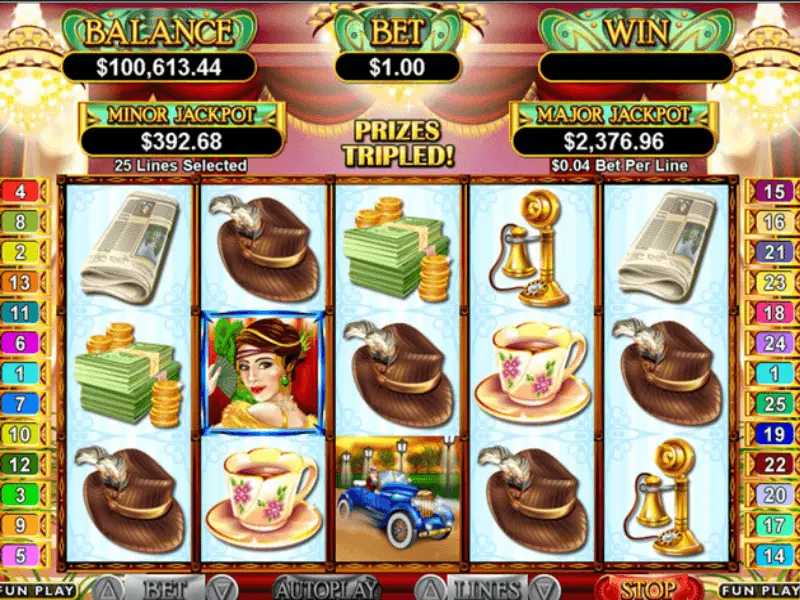Viewport: 800px width, 600px height.
Task: Show payline number 5 marker
Action: (21, 555)
